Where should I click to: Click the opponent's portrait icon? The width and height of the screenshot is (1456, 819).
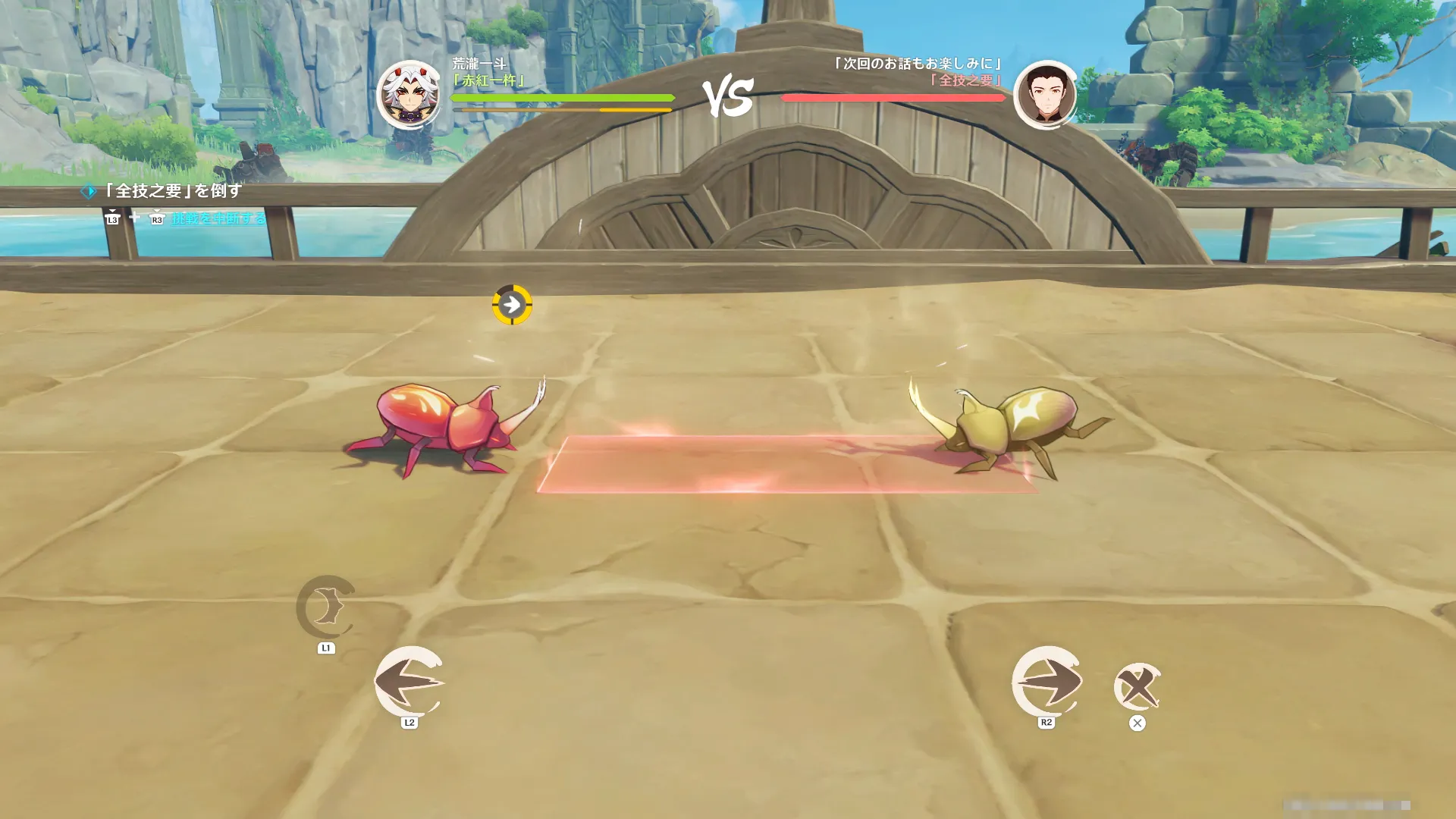click(x=1046, y=95)
